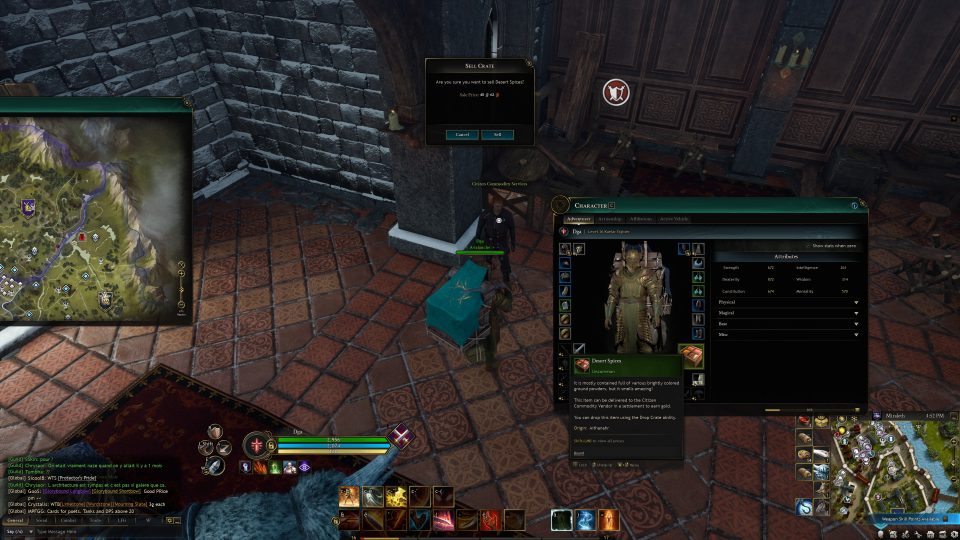Confirm selling the Desert Spices crate
Viewport: 960px width, 540px height.
coord(497,133)
